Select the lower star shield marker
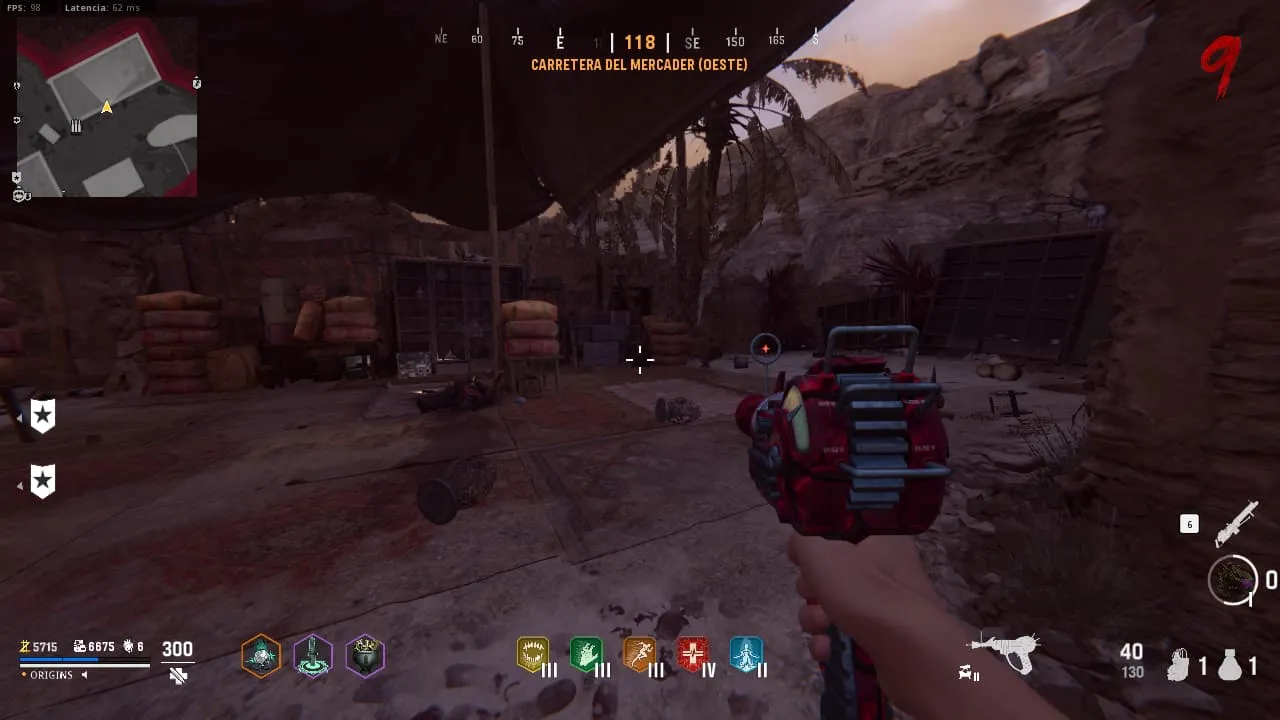 42,481
